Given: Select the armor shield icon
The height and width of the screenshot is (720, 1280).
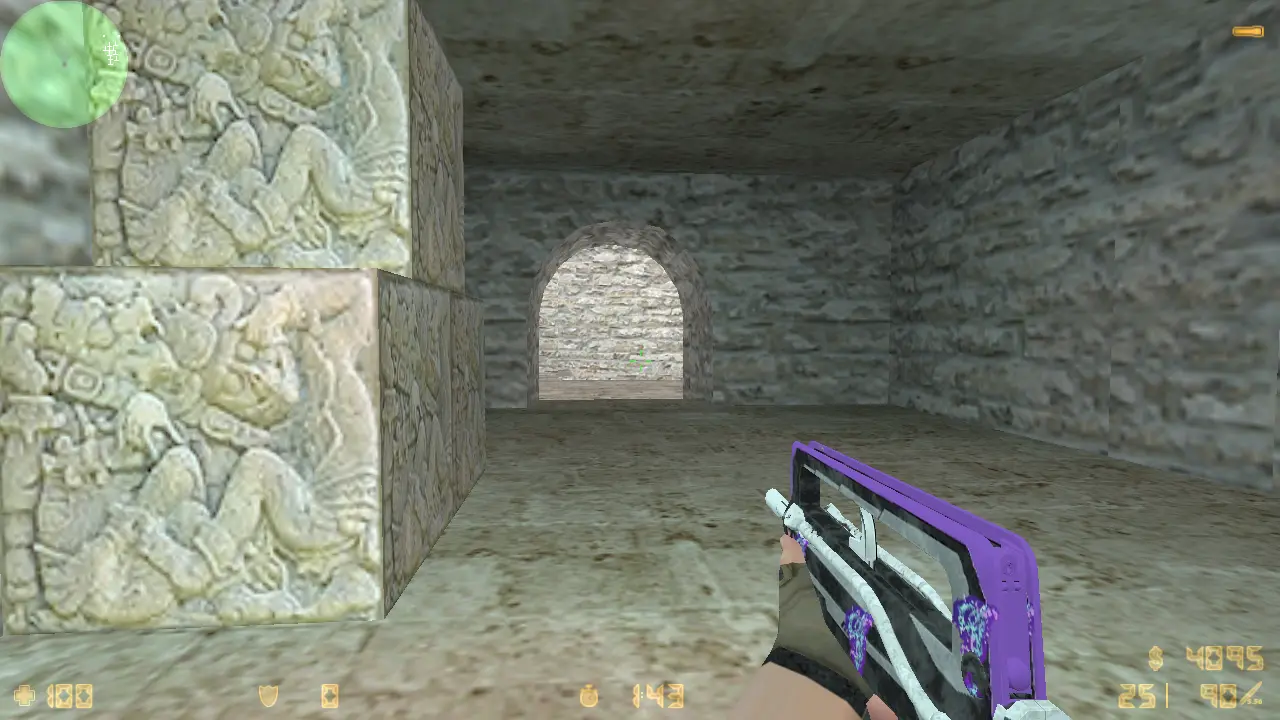Looking at the screenshot, I should pos(268,694).
